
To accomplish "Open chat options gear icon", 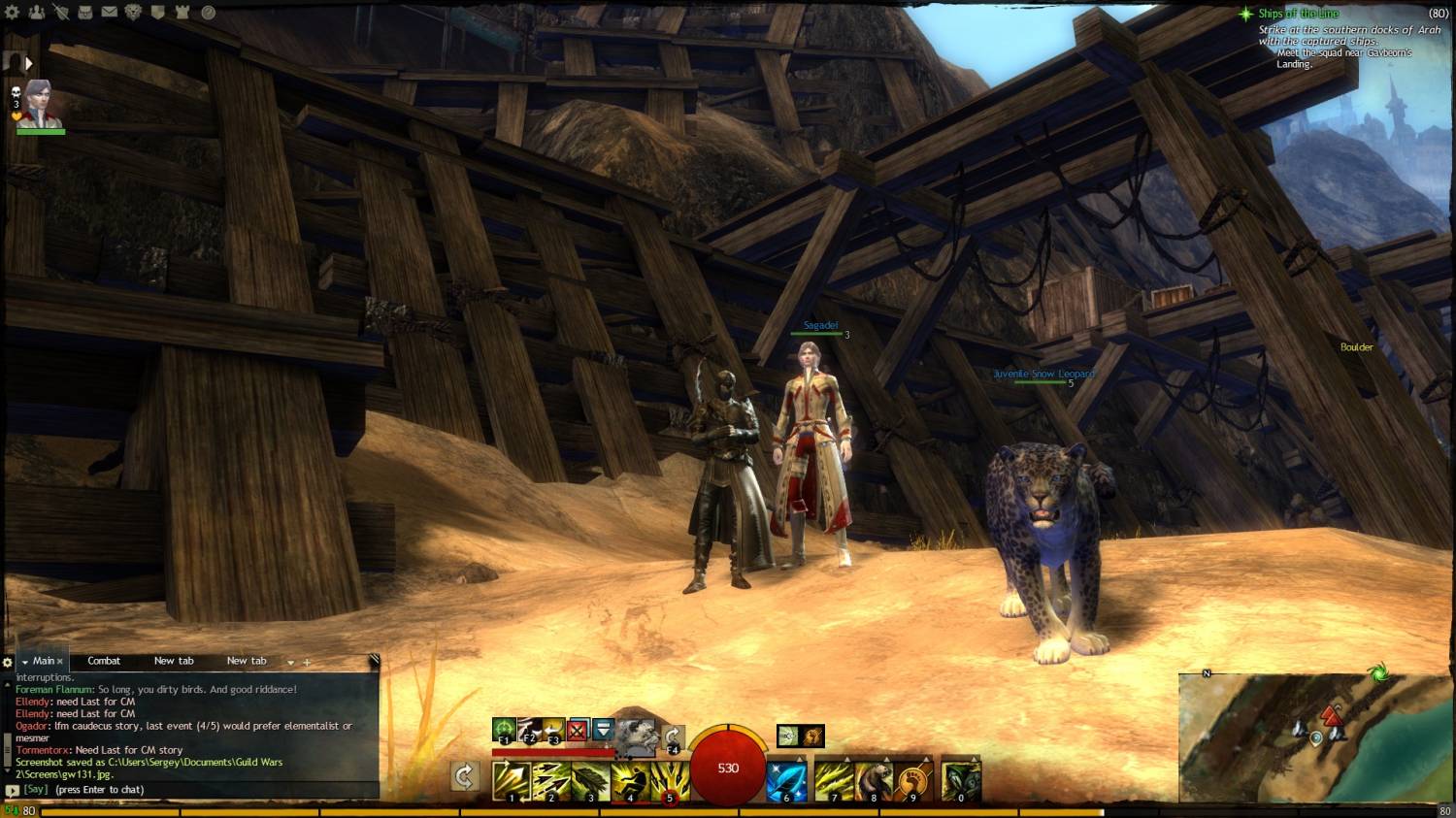I will 8,662.
